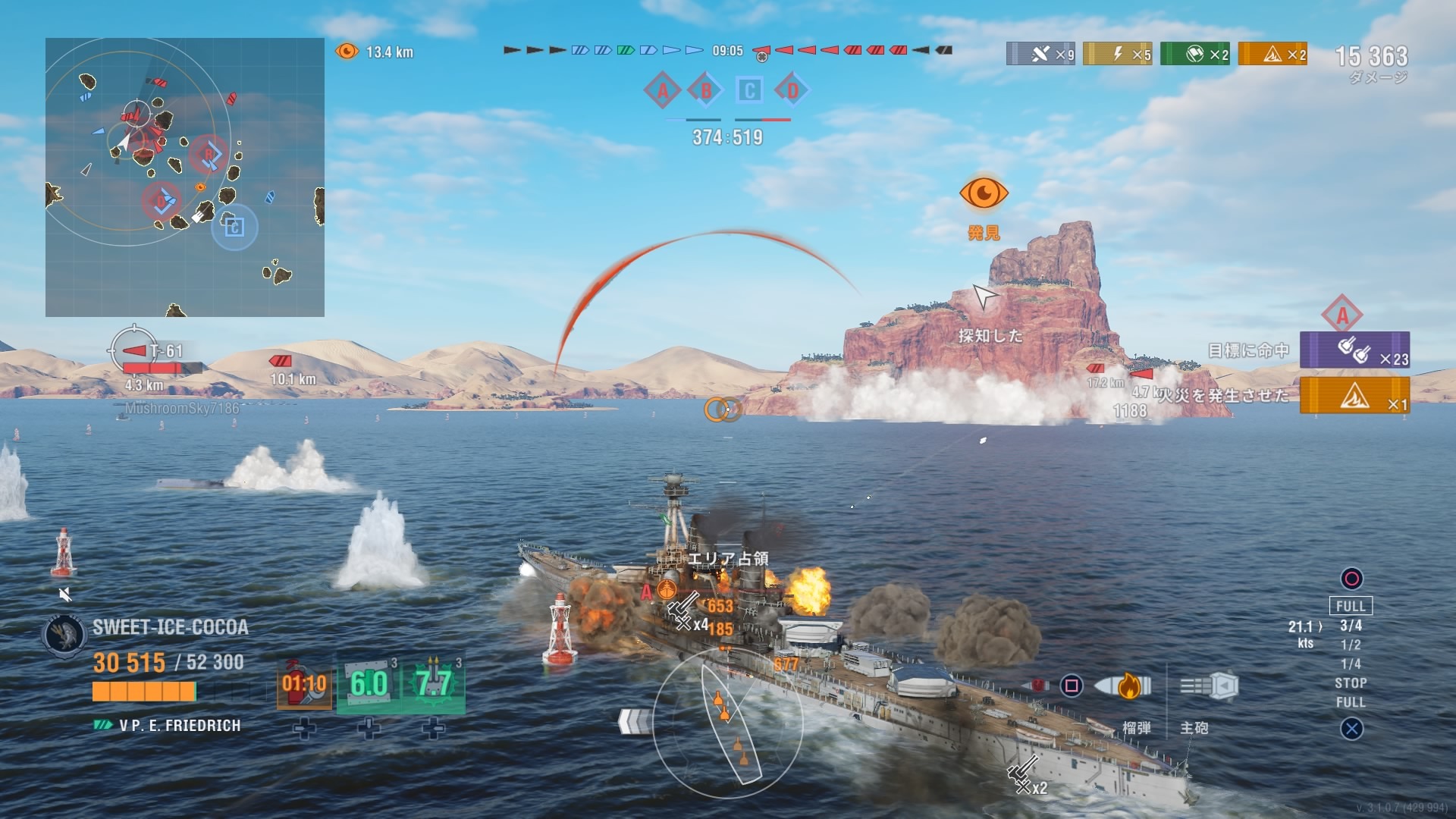Screen dimensions: 1456x819
Task: Choose the HE shell ammo icon
Action: [1125, 686]
